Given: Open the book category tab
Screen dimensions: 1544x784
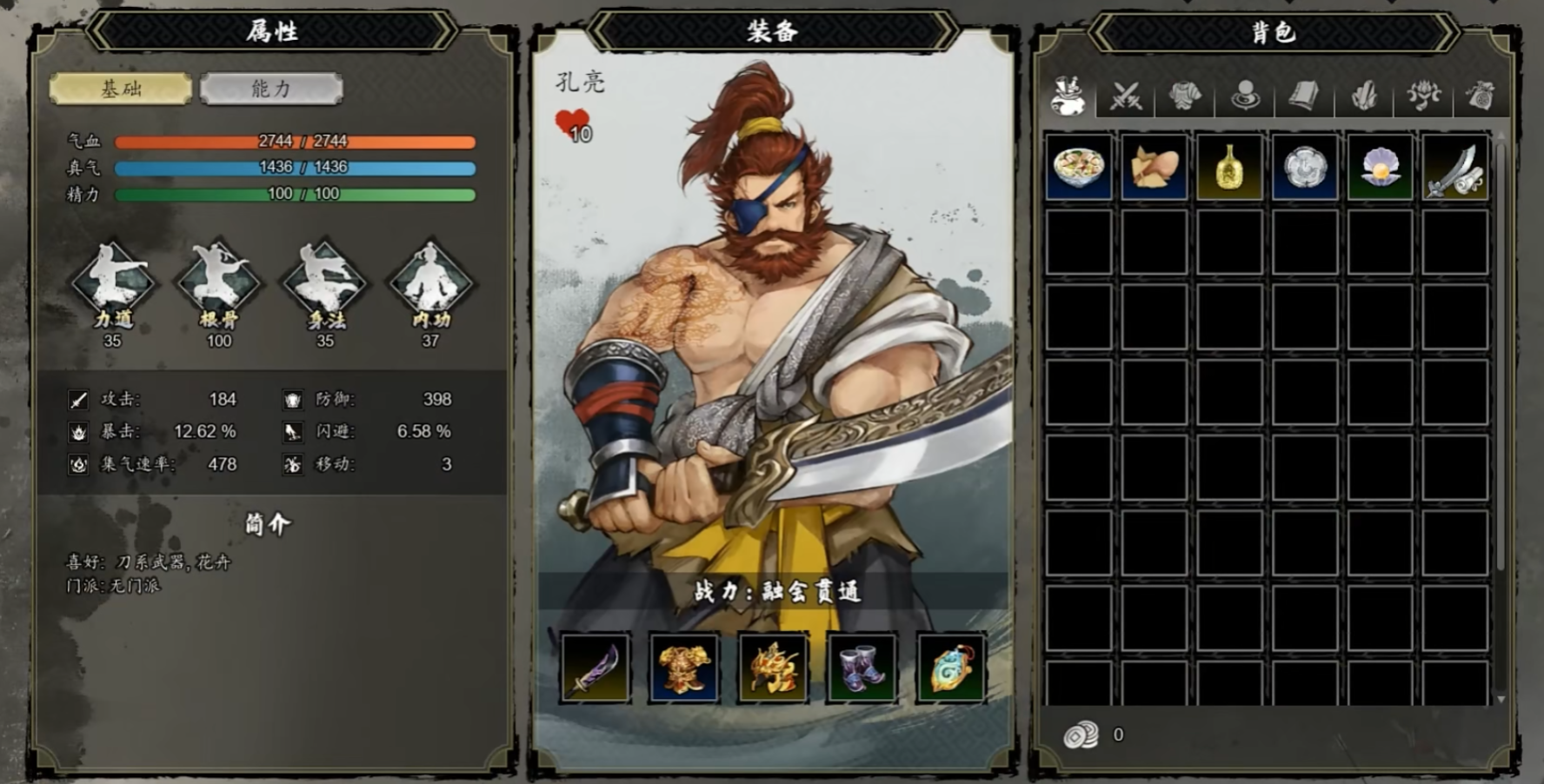Looking at the screenshot, I should [x=1304, y=96].
